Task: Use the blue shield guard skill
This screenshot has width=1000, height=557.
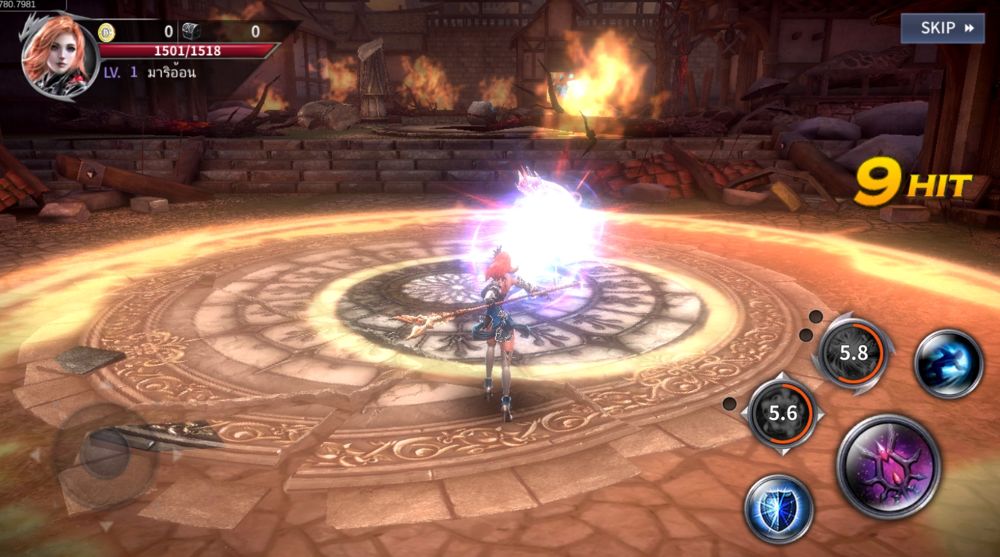Action: 779,508
